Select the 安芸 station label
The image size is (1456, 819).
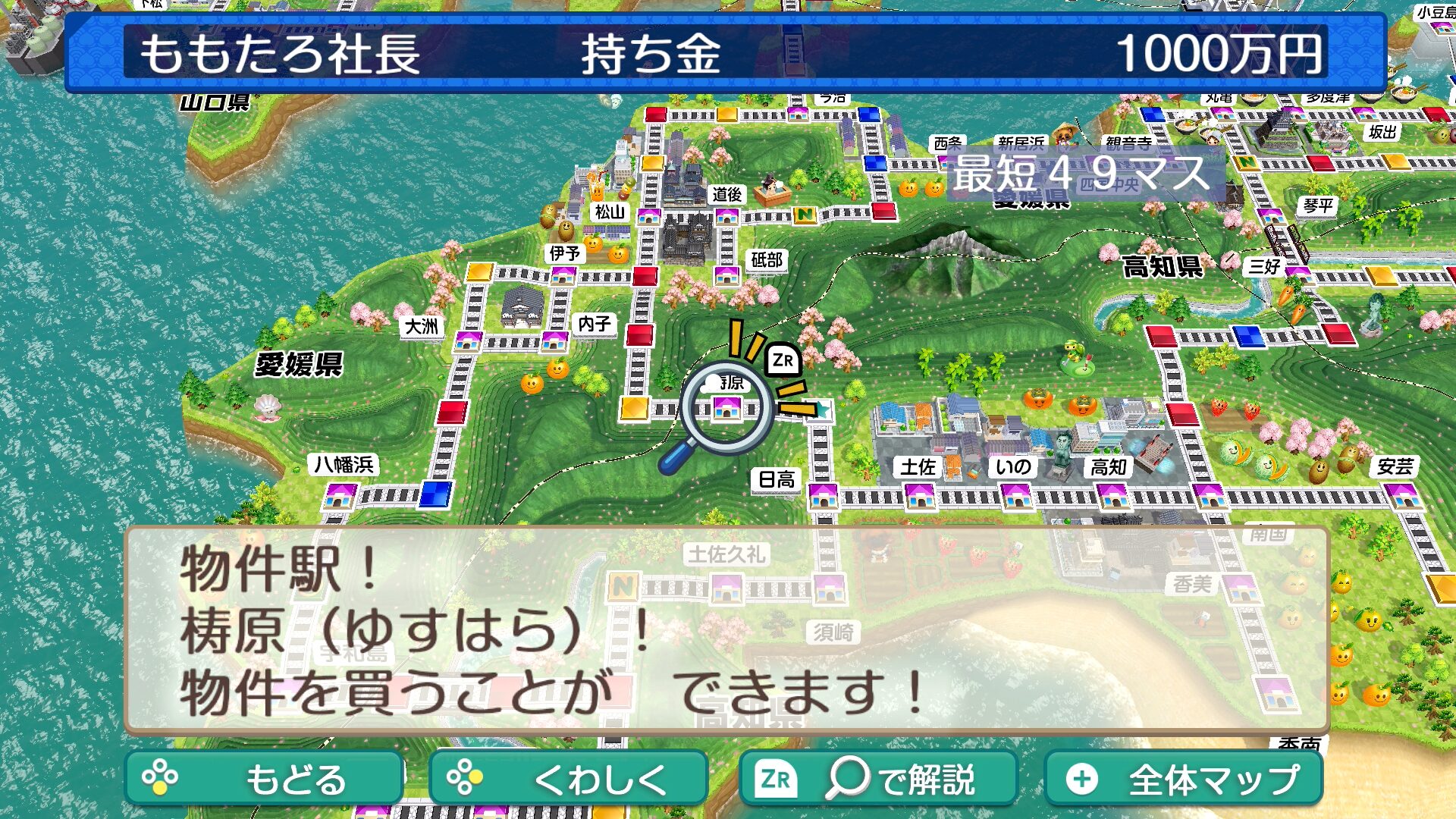(1395, 466)
